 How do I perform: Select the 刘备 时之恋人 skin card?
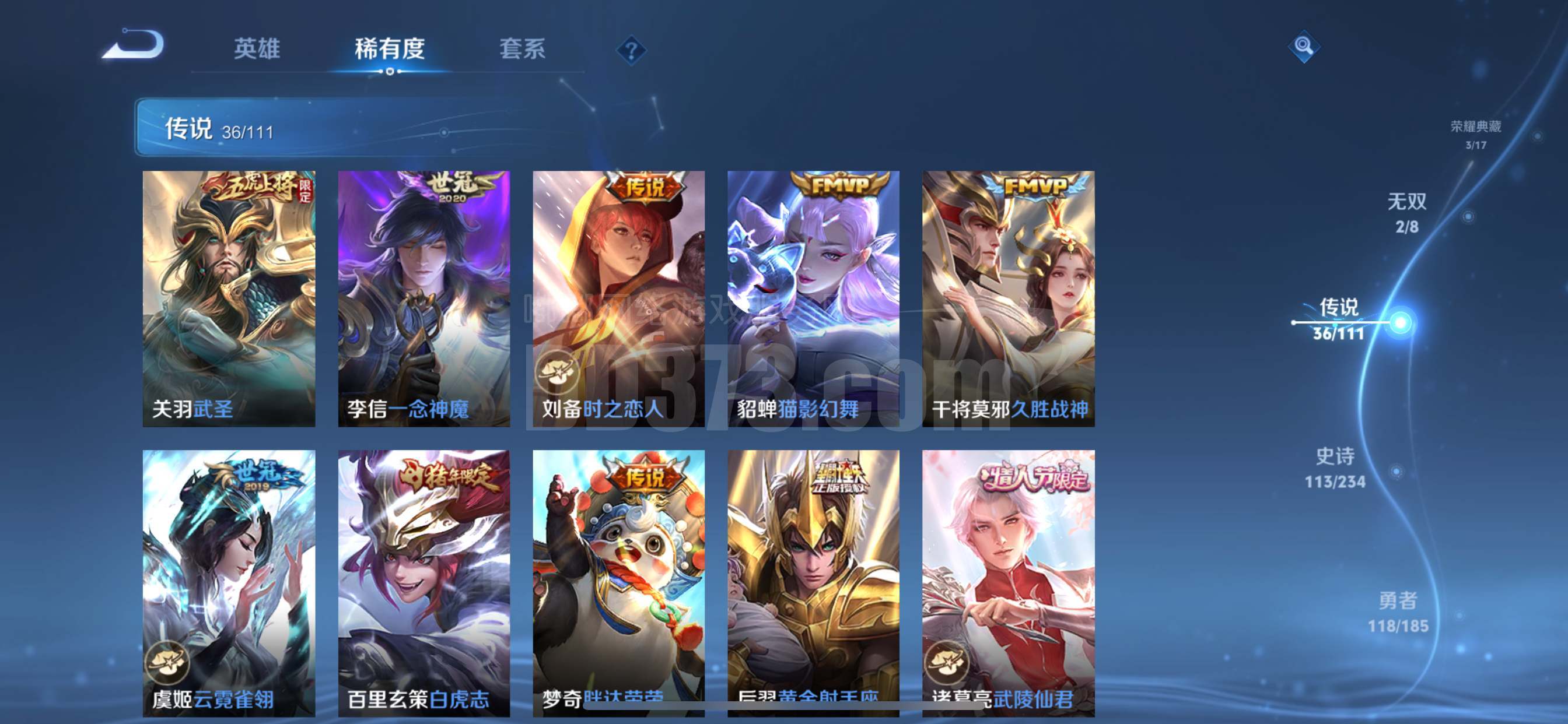[x=618, y=298]
